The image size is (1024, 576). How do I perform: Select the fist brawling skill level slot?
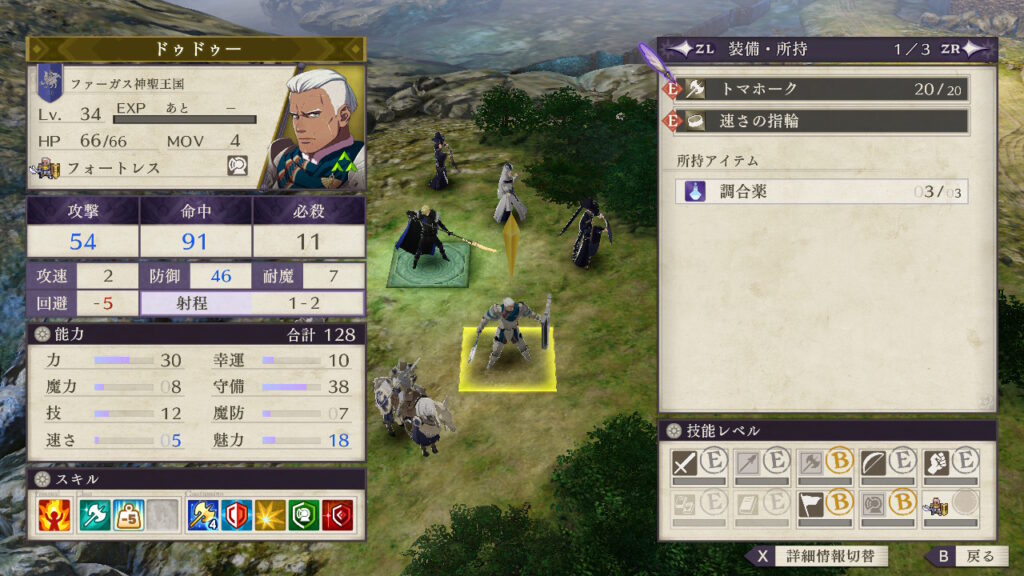click(949, 463)
